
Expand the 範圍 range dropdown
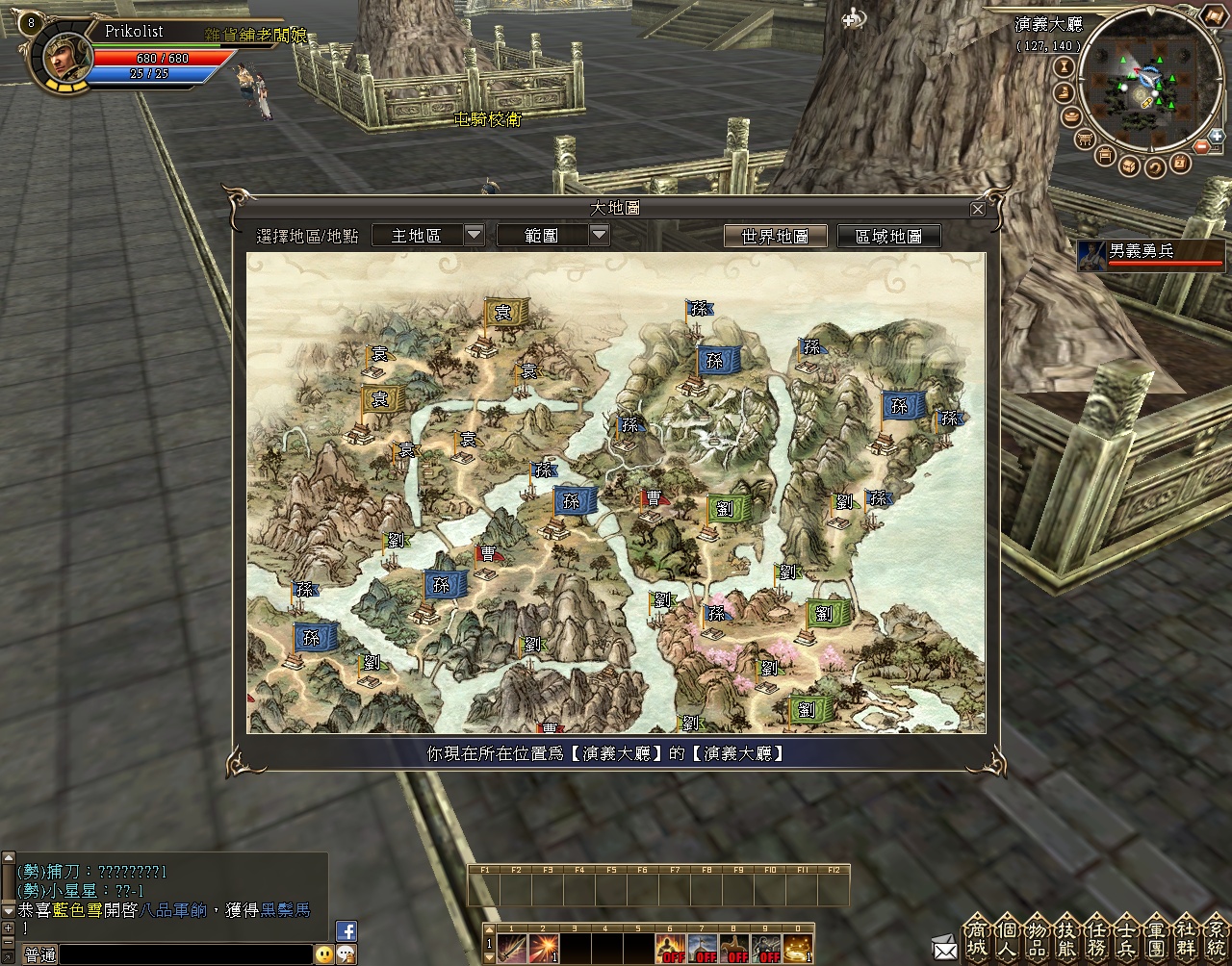tap(599, 235)
